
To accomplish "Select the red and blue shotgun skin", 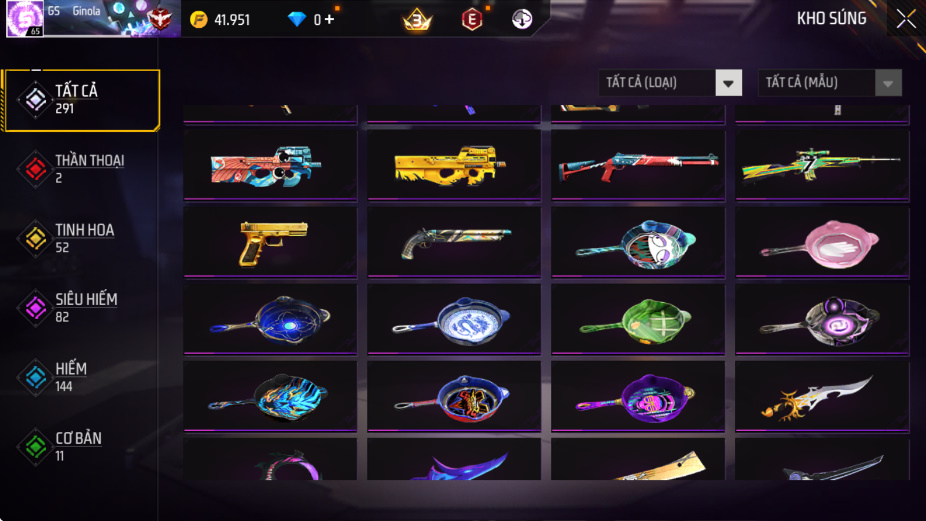I will 637,166.
